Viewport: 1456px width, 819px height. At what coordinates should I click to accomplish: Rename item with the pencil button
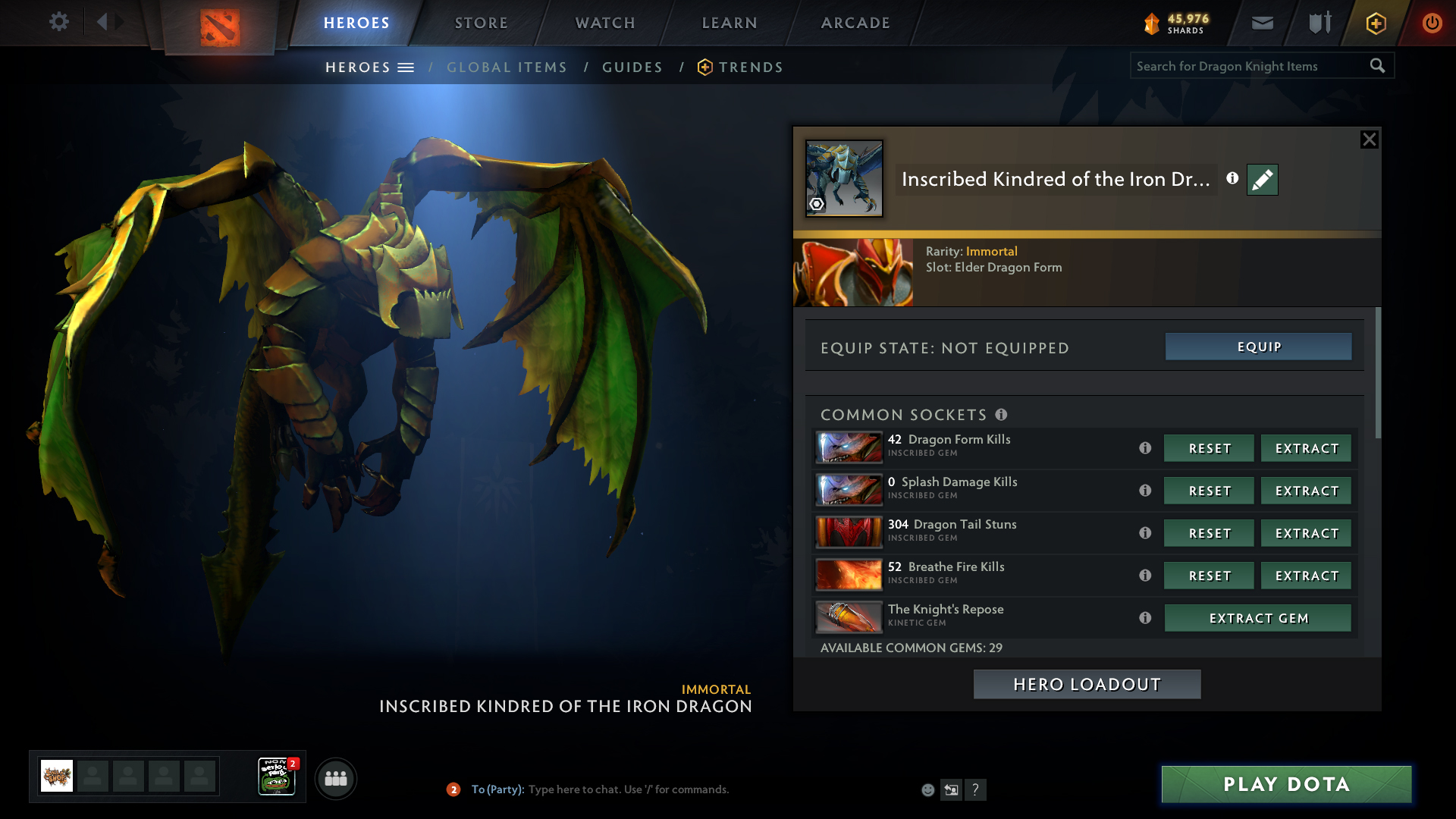tap(1262, 180)
